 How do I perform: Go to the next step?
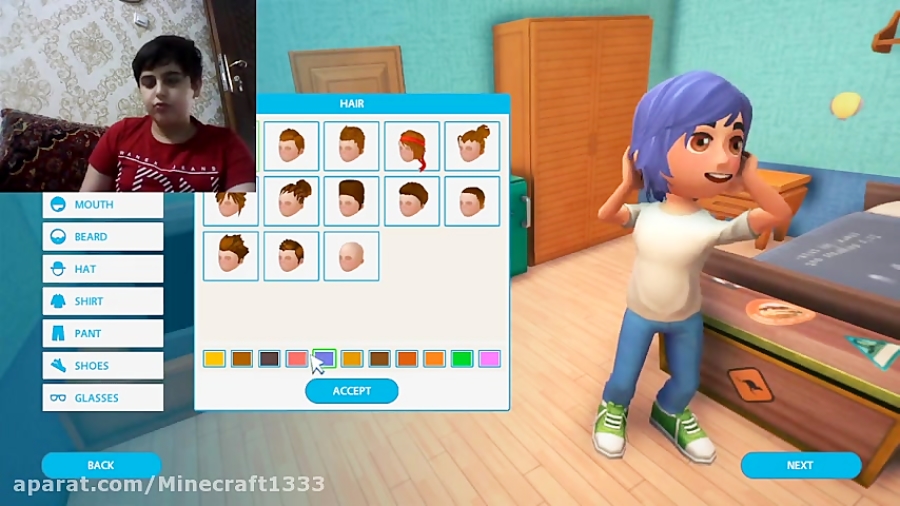(x=800, y=465)
